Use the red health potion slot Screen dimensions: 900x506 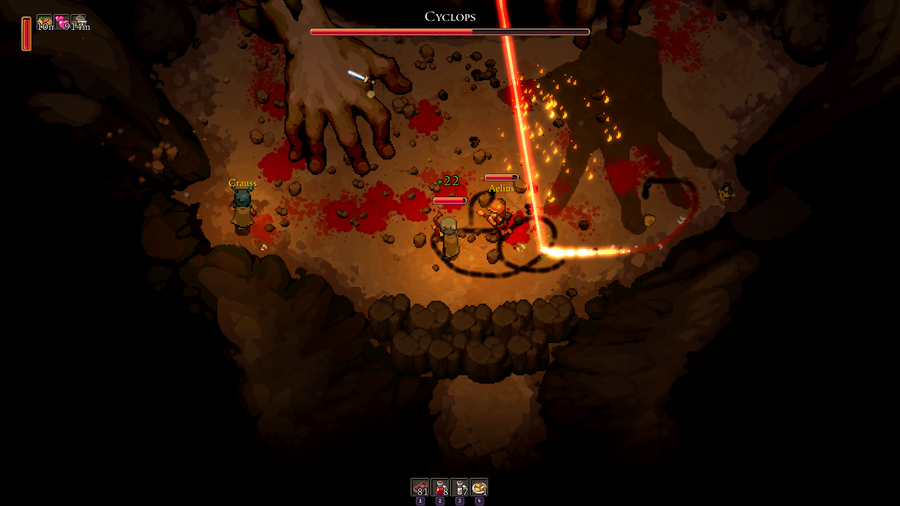[x=440, y=487]
